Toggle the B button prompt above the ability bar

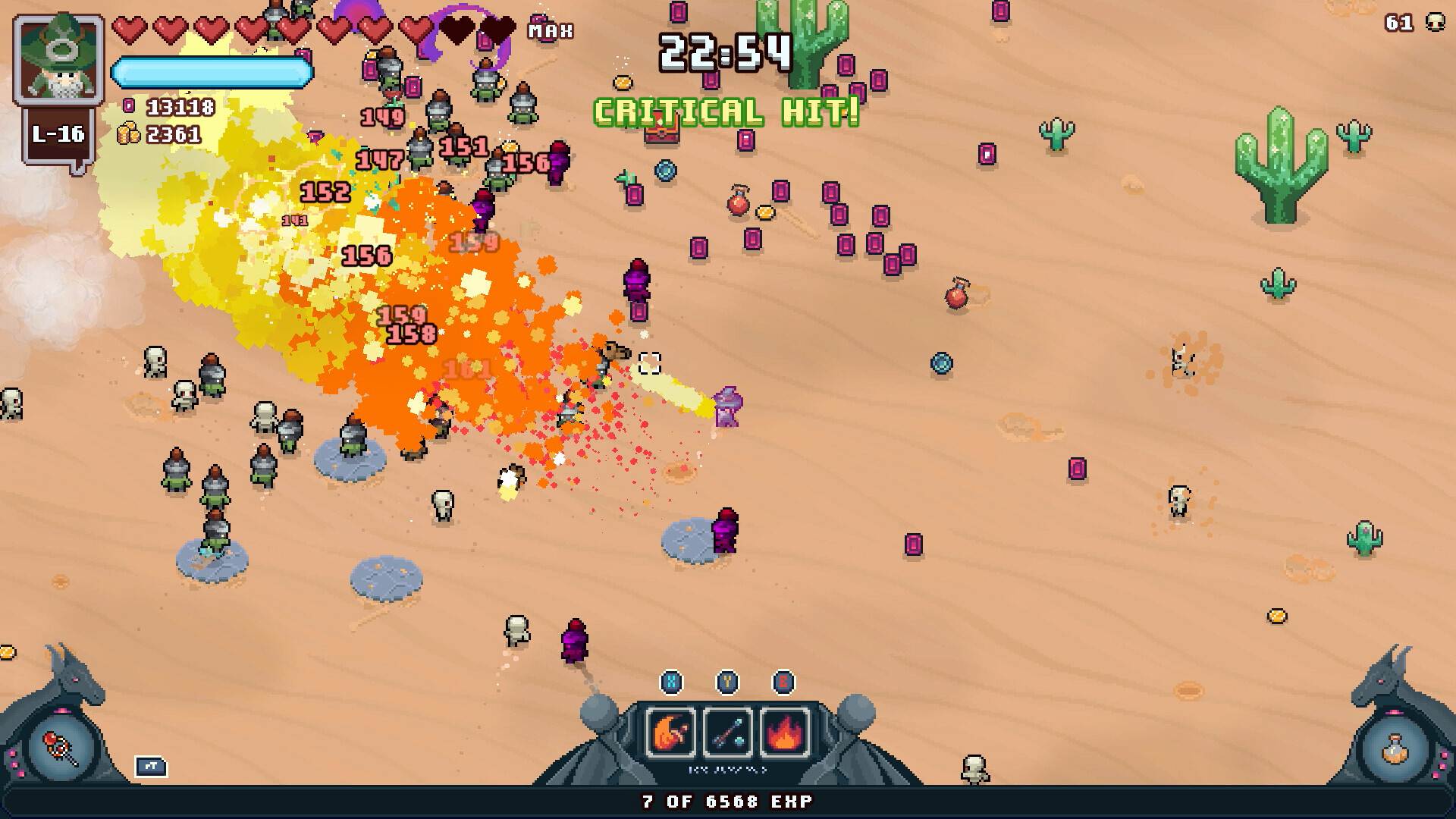(x=784, y=682)
